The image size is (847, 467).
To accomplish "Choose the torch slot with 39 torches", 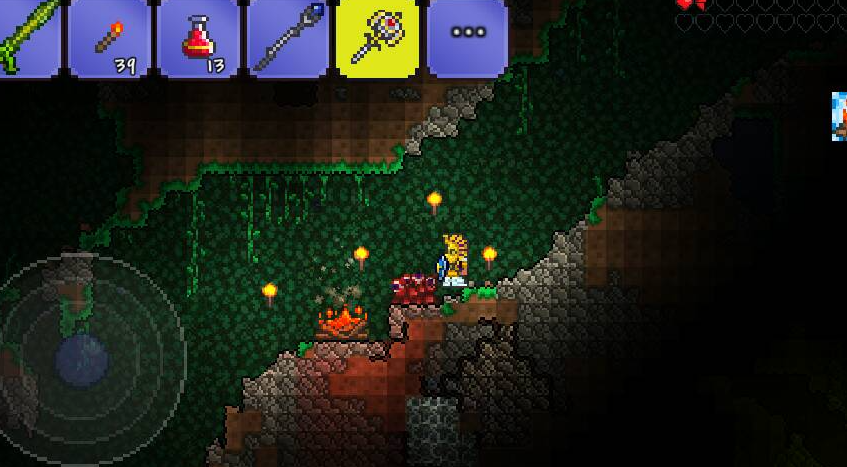I will point(107,38).
